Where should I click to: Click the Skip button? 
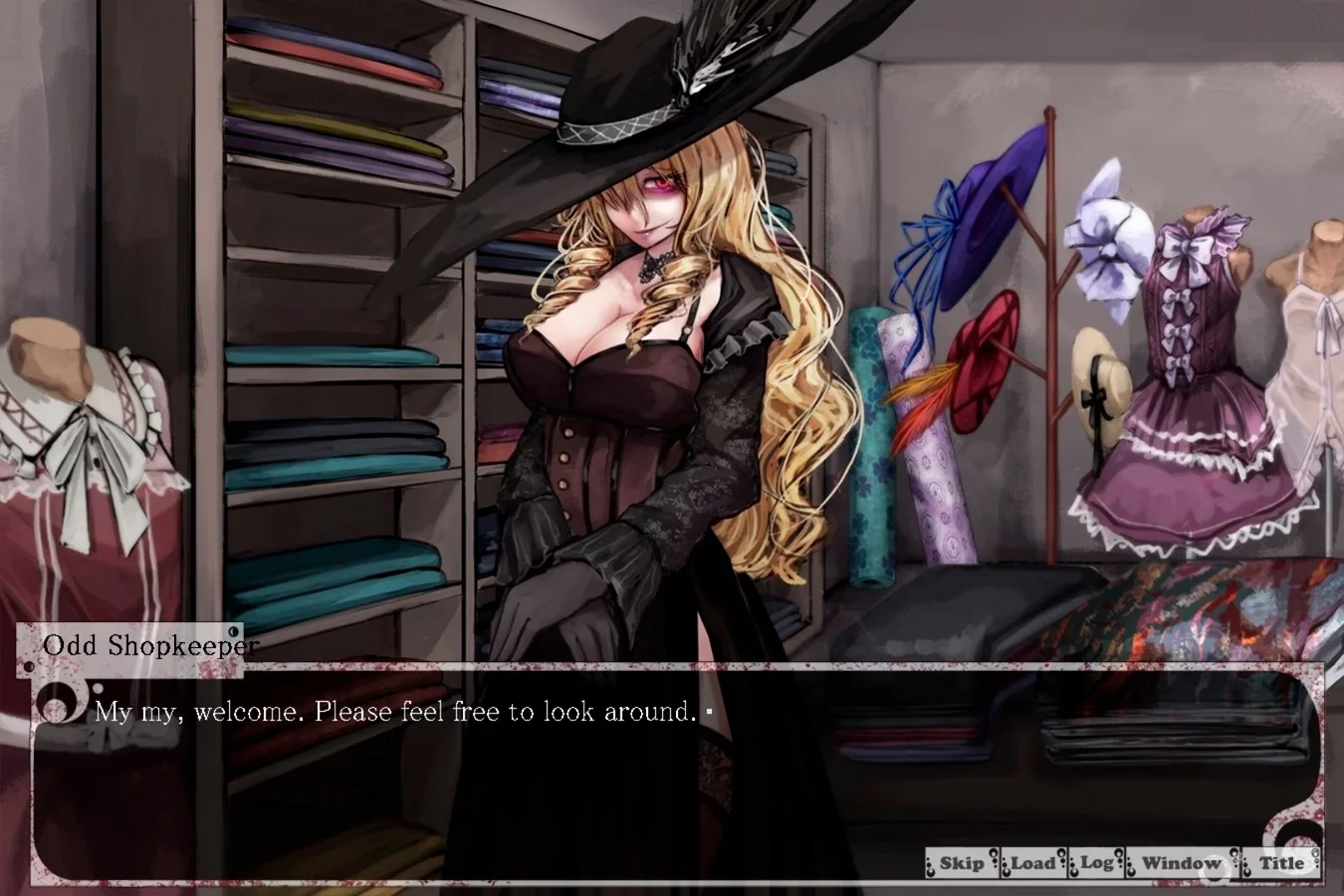click(961, 864)
